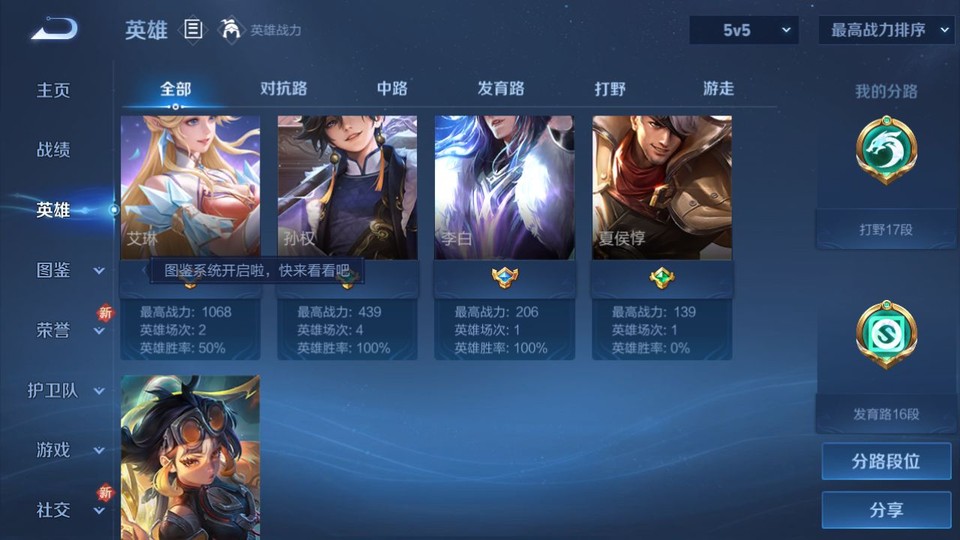Open the 主页 home page menu
Screen dimensions: 960x540
[x=54, y=90]
